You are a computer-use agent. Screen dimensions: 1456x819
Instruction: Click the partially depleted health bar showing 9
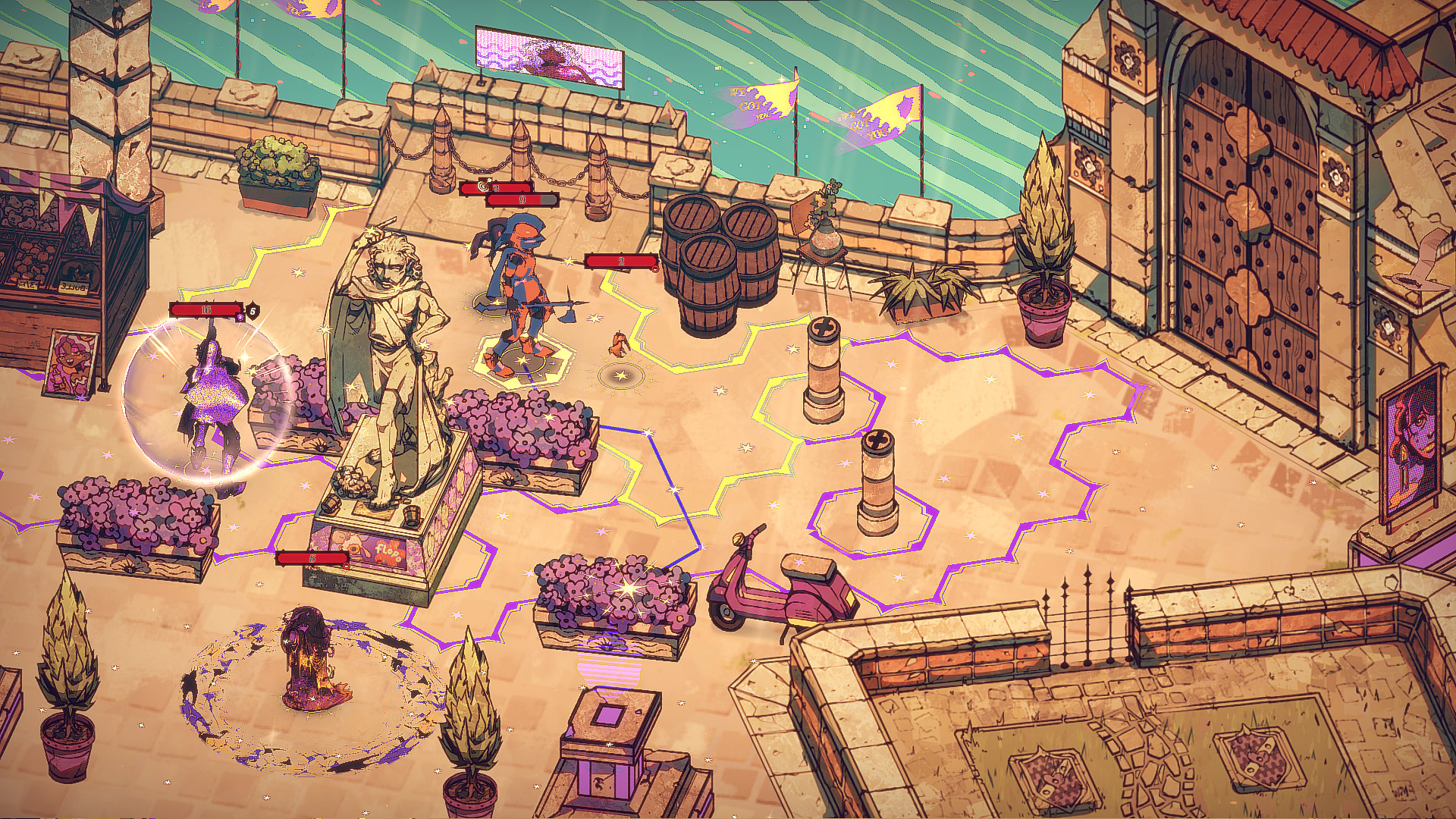tap(522, 199)
